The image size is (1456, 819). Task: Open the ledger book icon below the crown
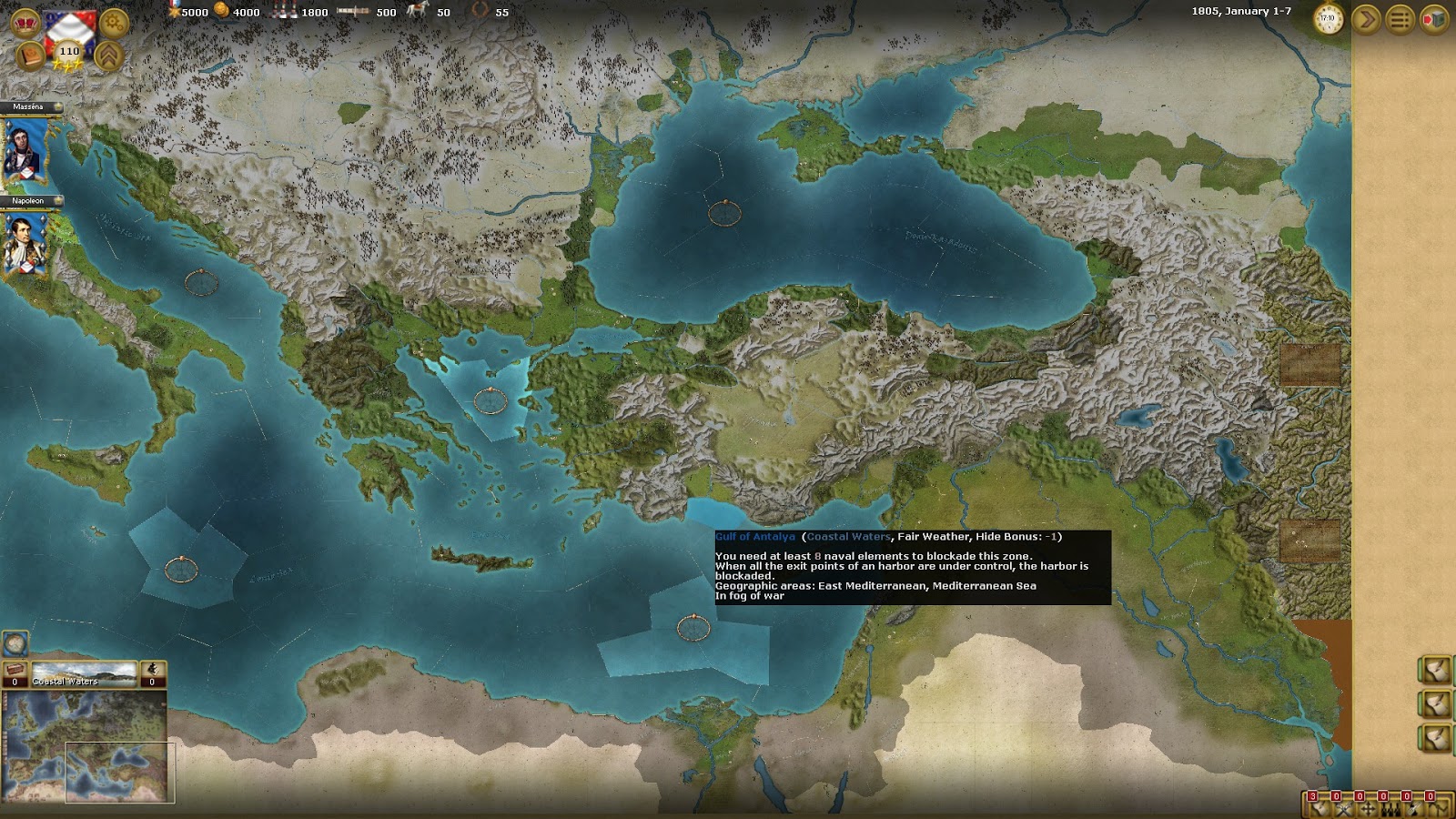30,55
